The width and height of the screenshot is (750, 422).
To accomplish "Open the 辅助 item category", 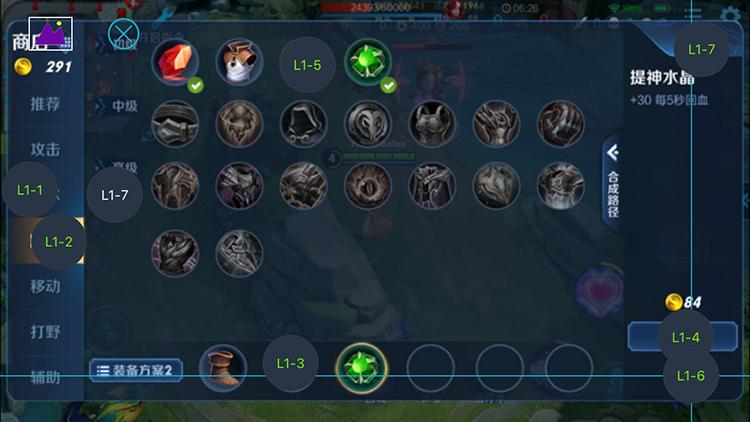I will (45, 378).
